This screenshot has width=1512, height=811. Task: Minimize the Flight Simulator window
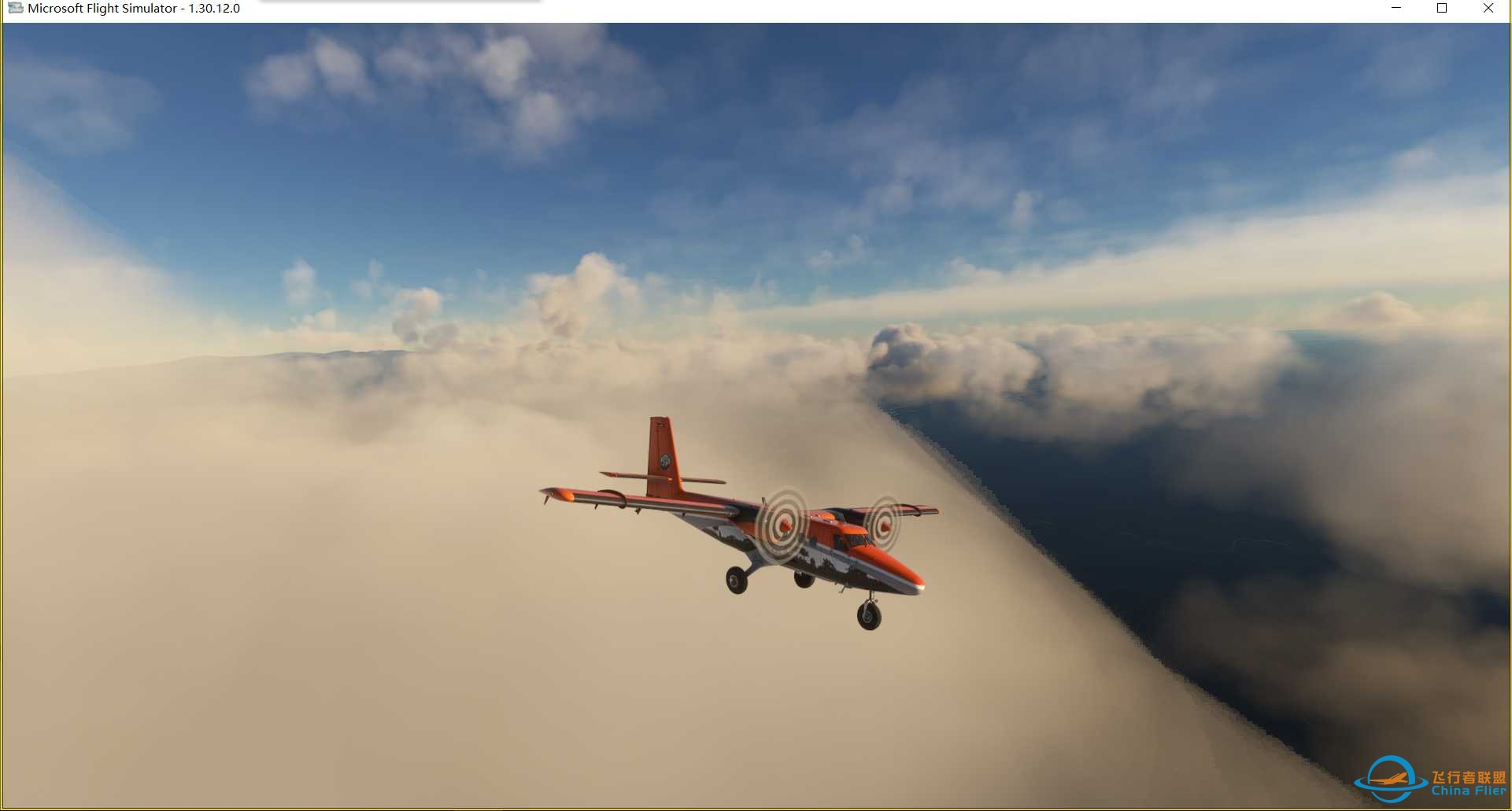click(1396, 9)
